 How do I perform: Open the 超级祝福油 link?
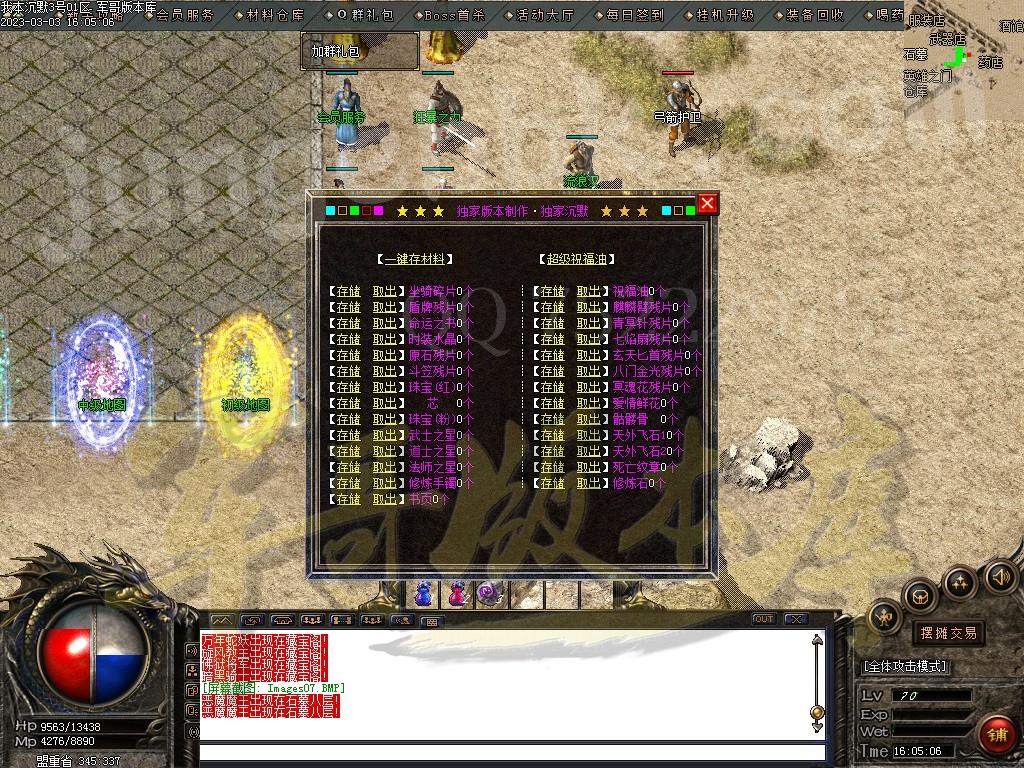(575, 259)
